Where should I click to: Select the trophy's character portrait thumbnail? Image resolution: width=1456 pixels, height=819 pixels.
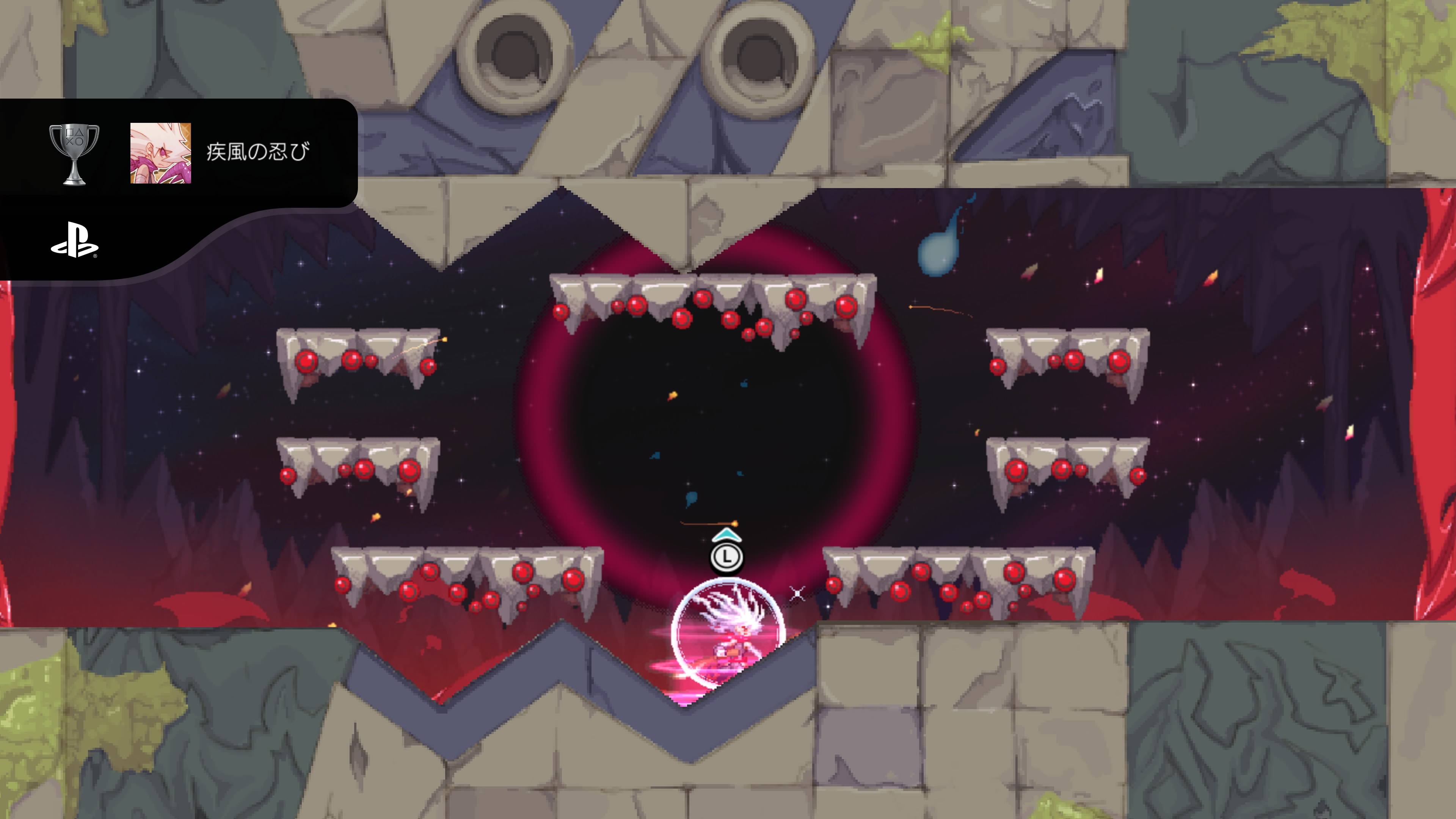[x=160, y=153]
